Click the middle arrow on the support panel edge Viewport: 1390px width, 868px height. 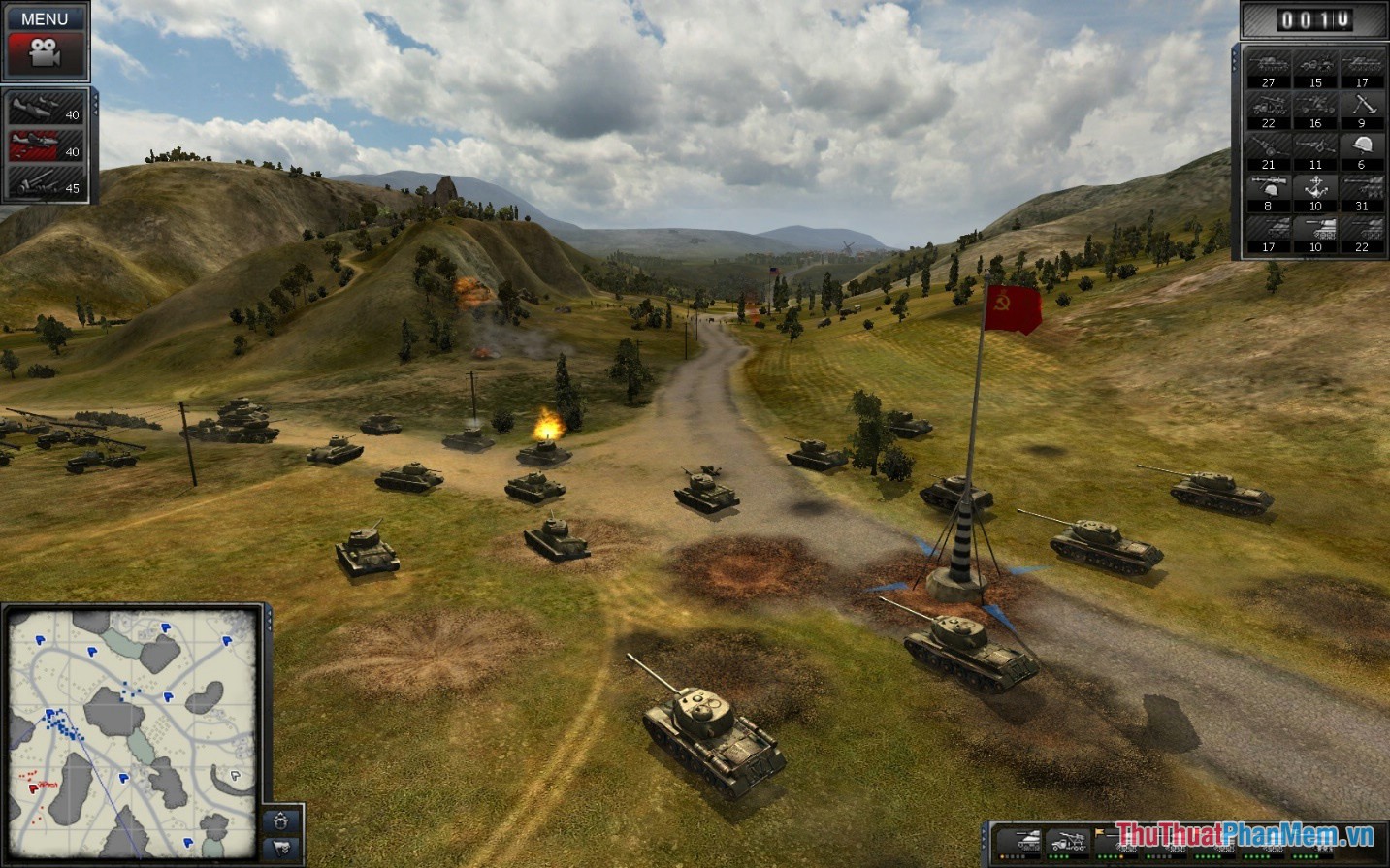(x=96, y=105)
